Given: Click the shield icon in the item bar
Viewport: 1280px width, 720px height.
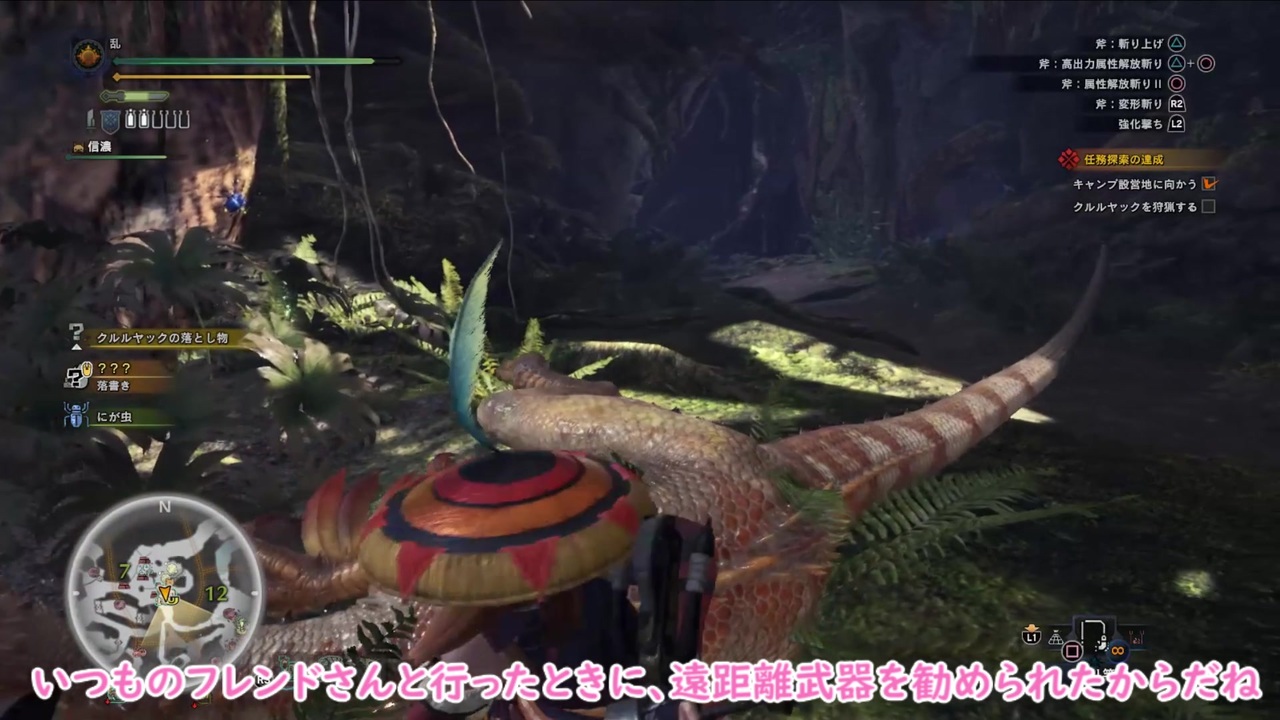Looking at the screenshot, I should [x=110, y=121].
